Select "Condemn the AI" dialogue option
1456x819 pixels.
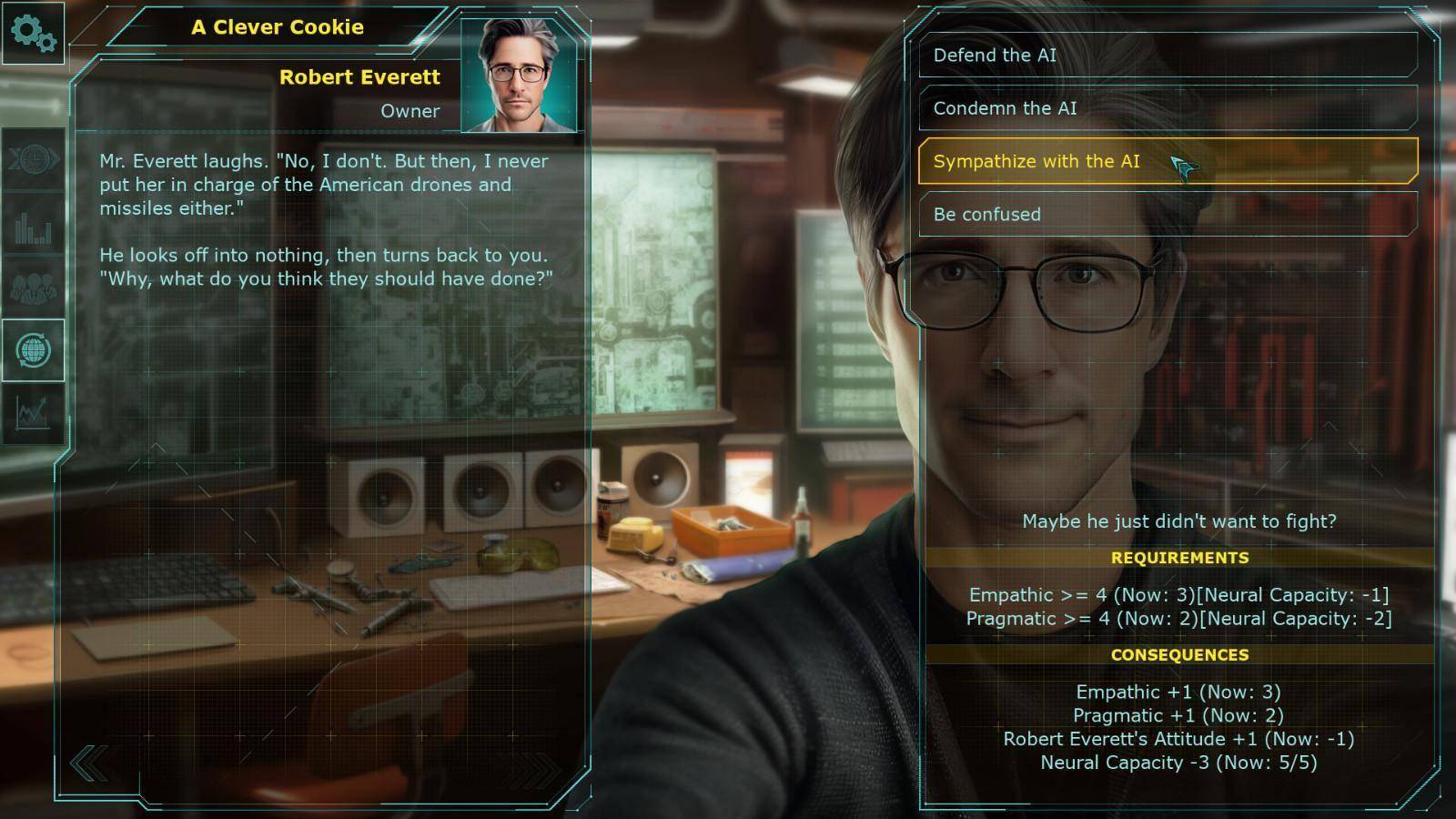point(1168,108)
